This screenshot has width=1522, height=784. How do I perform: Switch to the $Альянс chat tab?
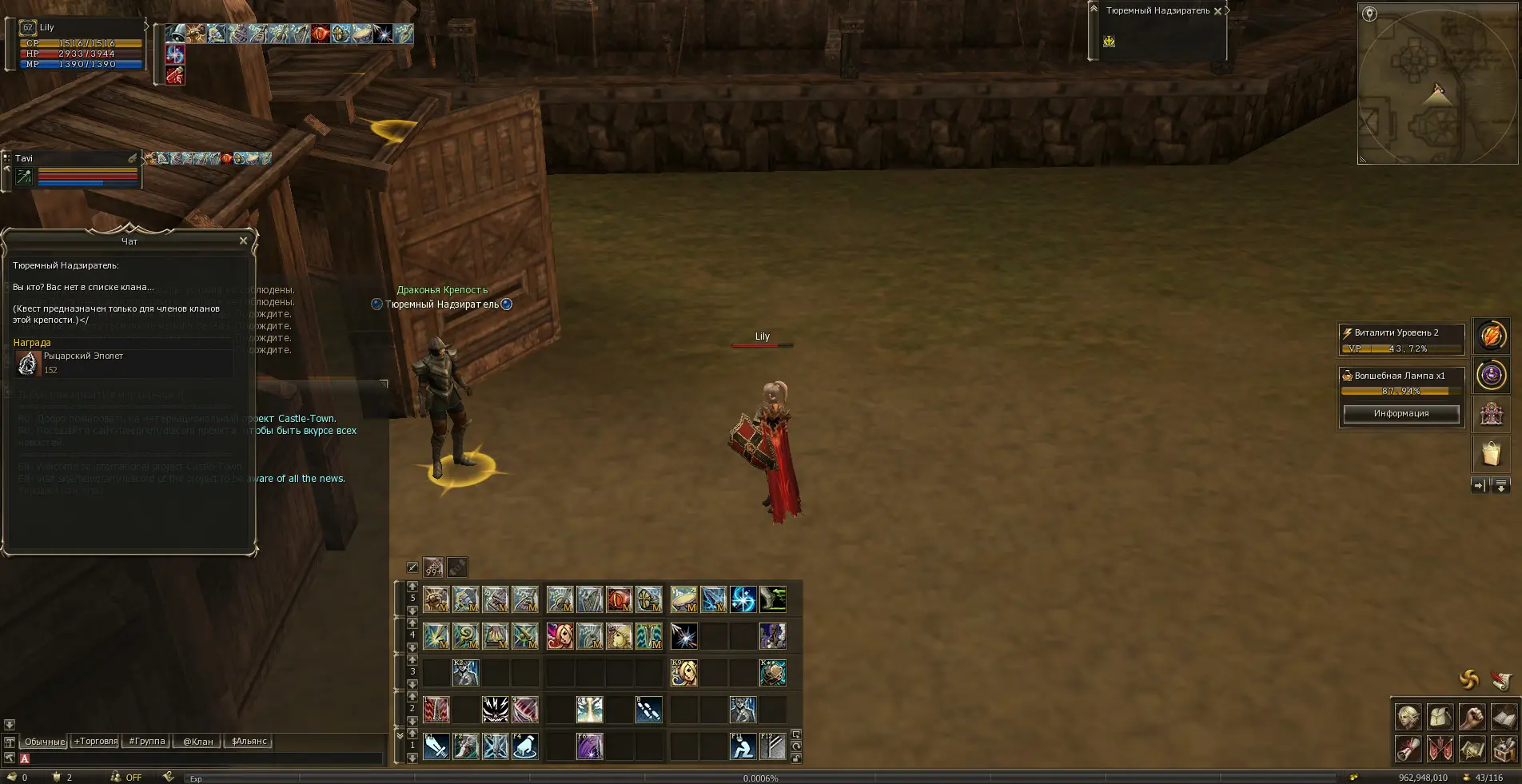249,742
